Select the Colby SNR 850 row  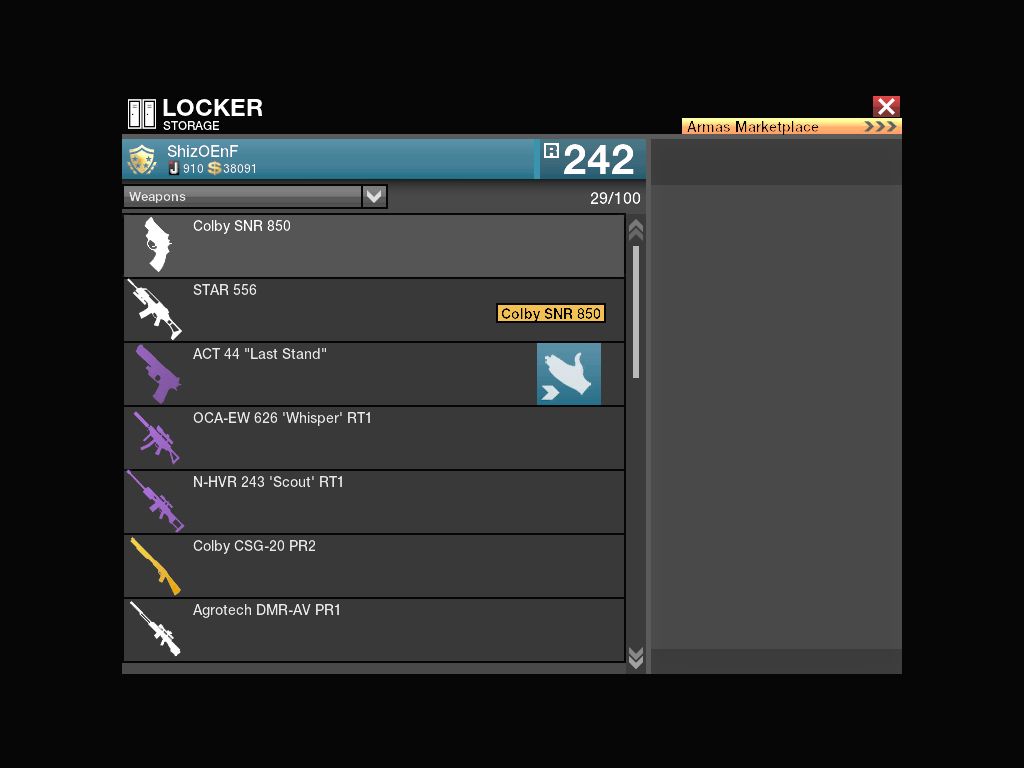(x=373, y=246)
